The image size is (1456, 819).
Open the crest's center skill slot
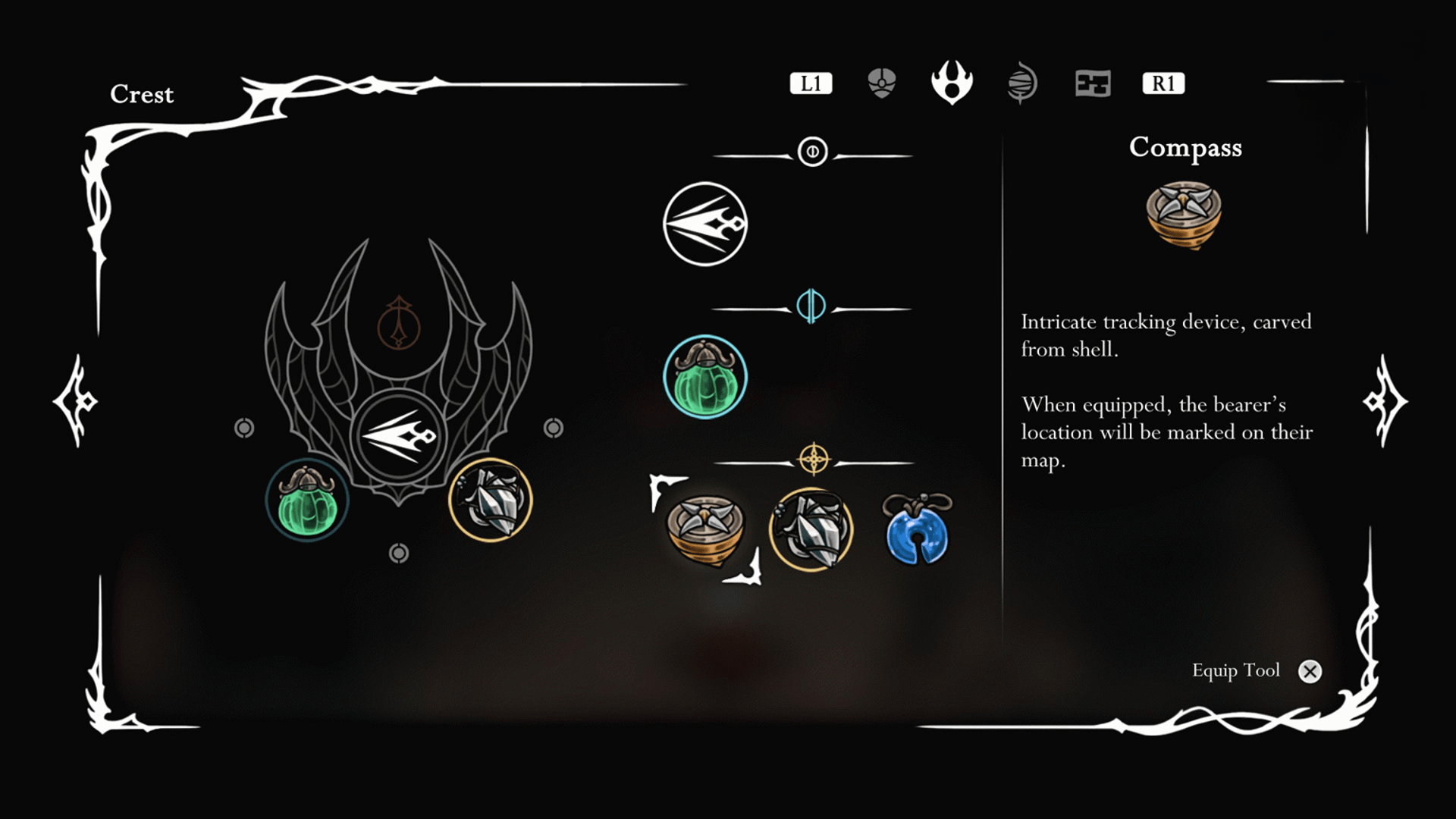pos(398,436)
